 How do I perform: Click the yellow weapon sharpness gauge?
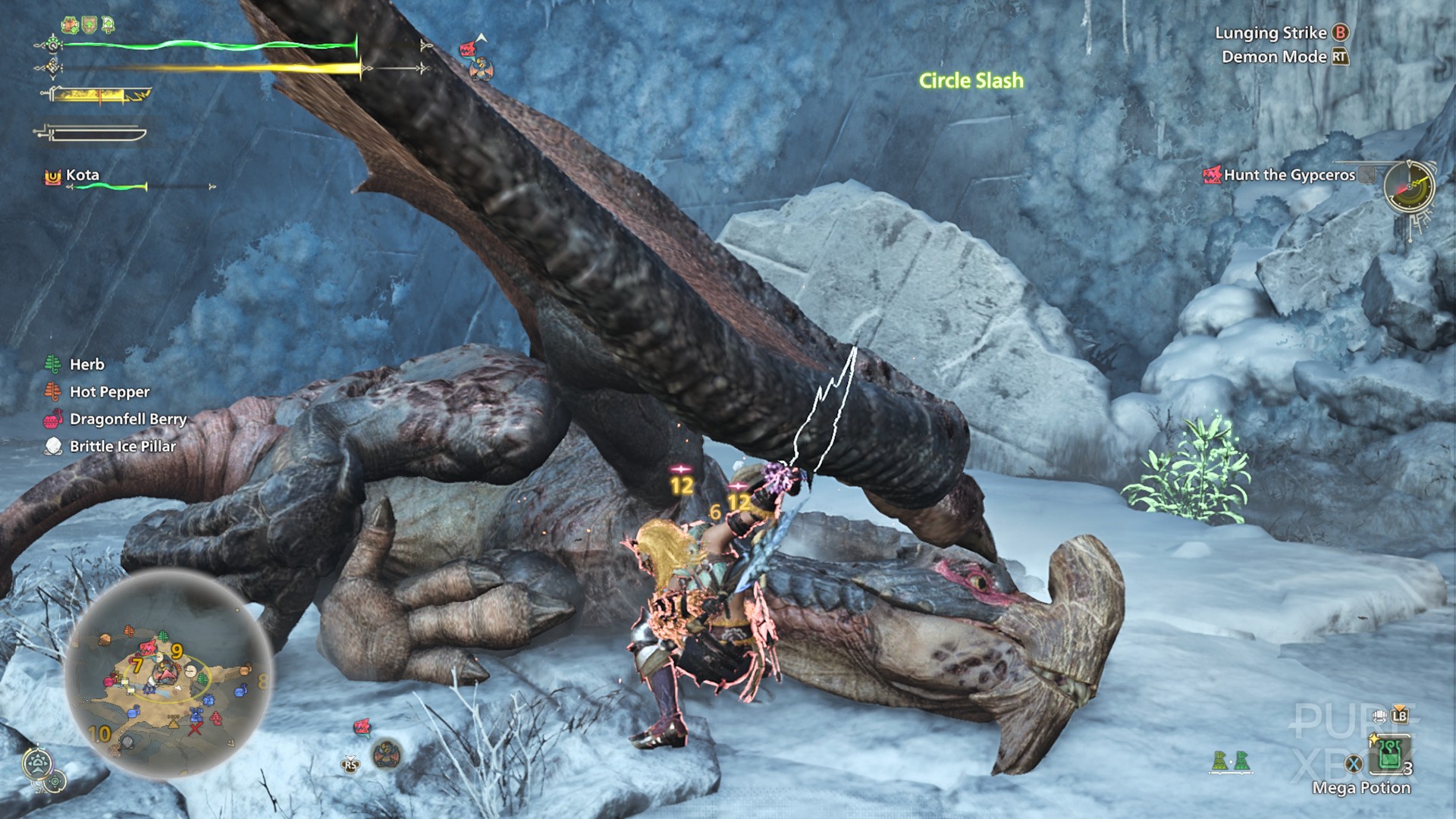[99, 96]
